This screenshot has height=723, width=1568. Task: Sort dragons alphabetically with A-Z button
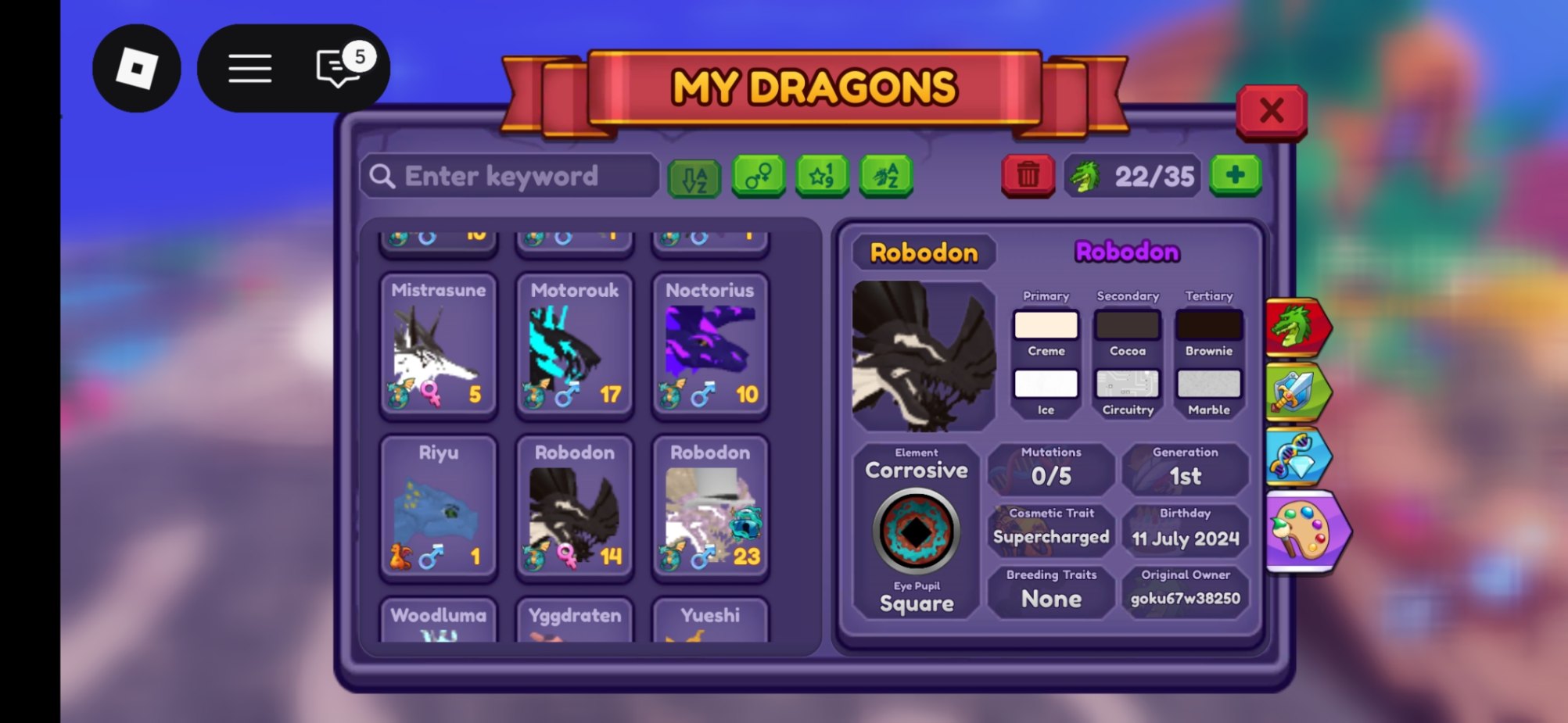pos(694,177)
